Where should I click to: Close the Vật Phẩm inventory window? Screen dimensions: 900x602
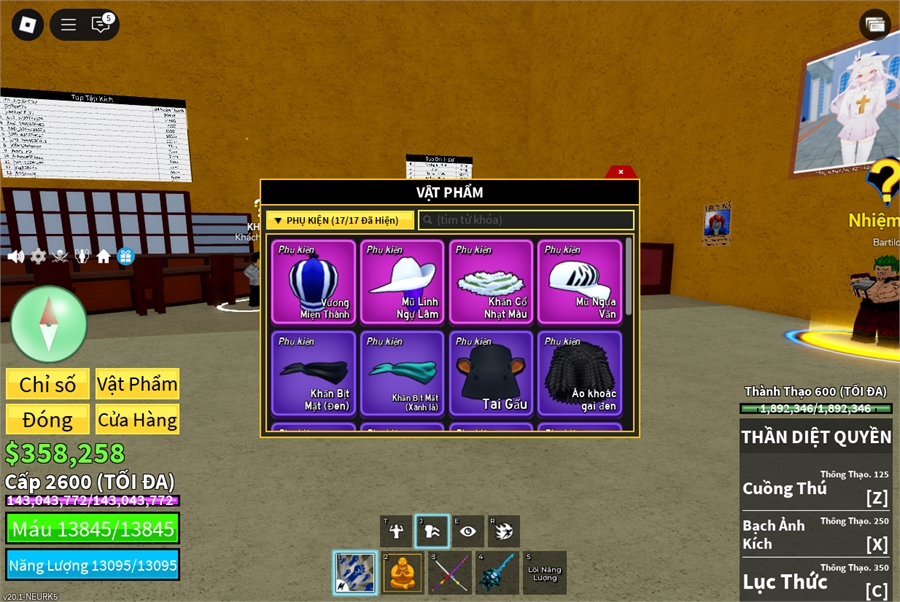[621, 172]
